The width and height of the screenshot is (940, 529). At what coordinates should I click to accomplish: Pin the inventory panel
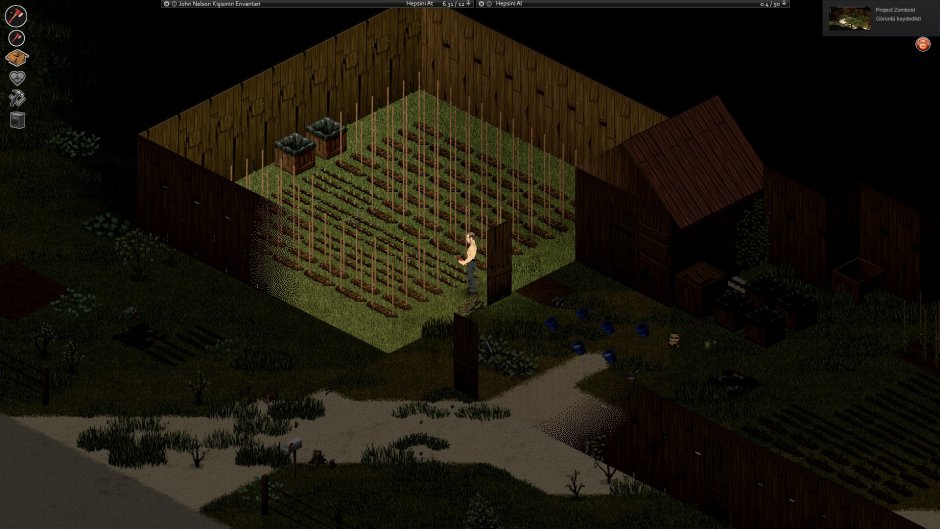(472, 4)
